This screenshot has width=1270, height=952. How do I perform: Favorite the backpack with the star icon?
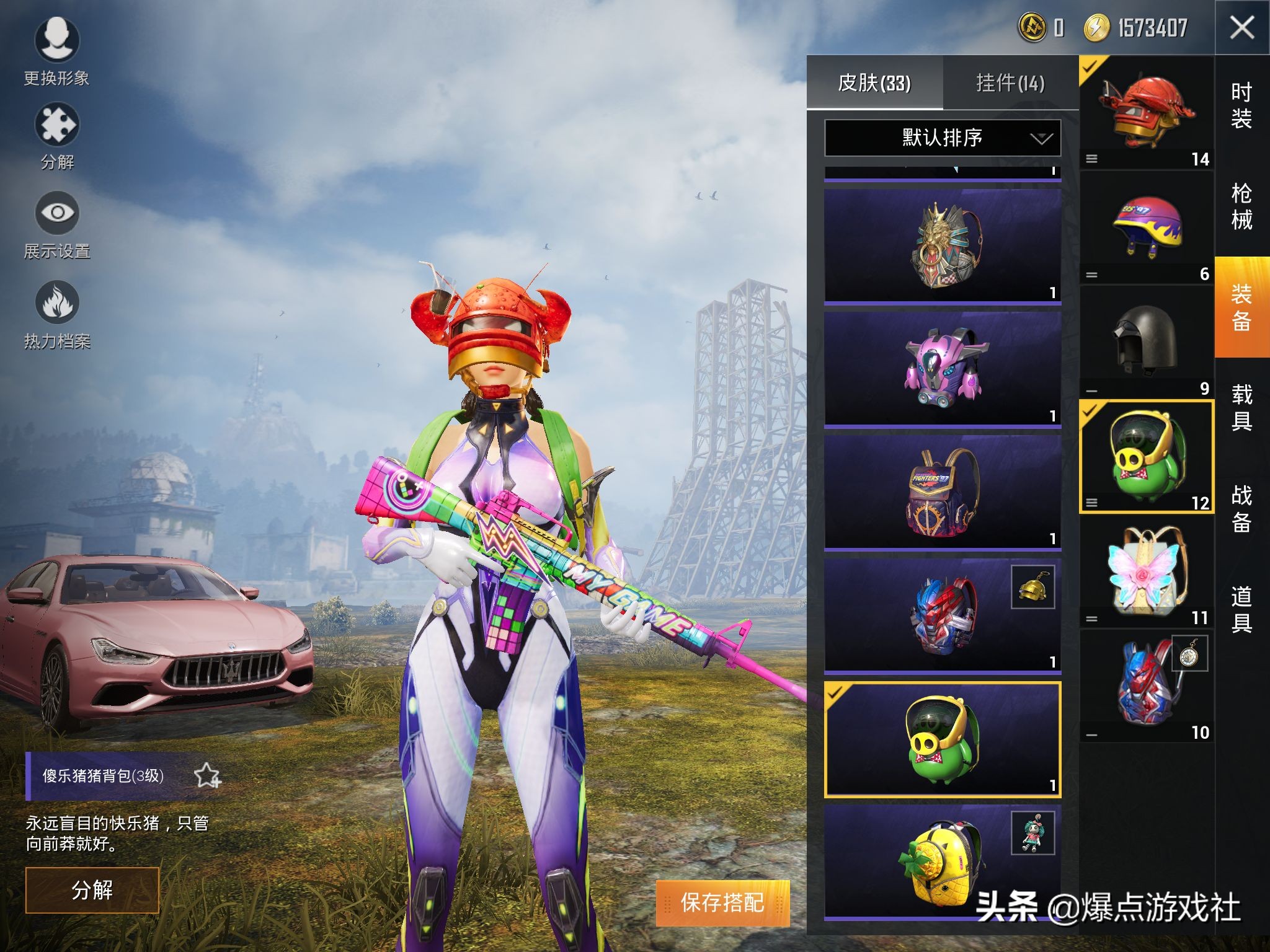click(x=206, y=776)
